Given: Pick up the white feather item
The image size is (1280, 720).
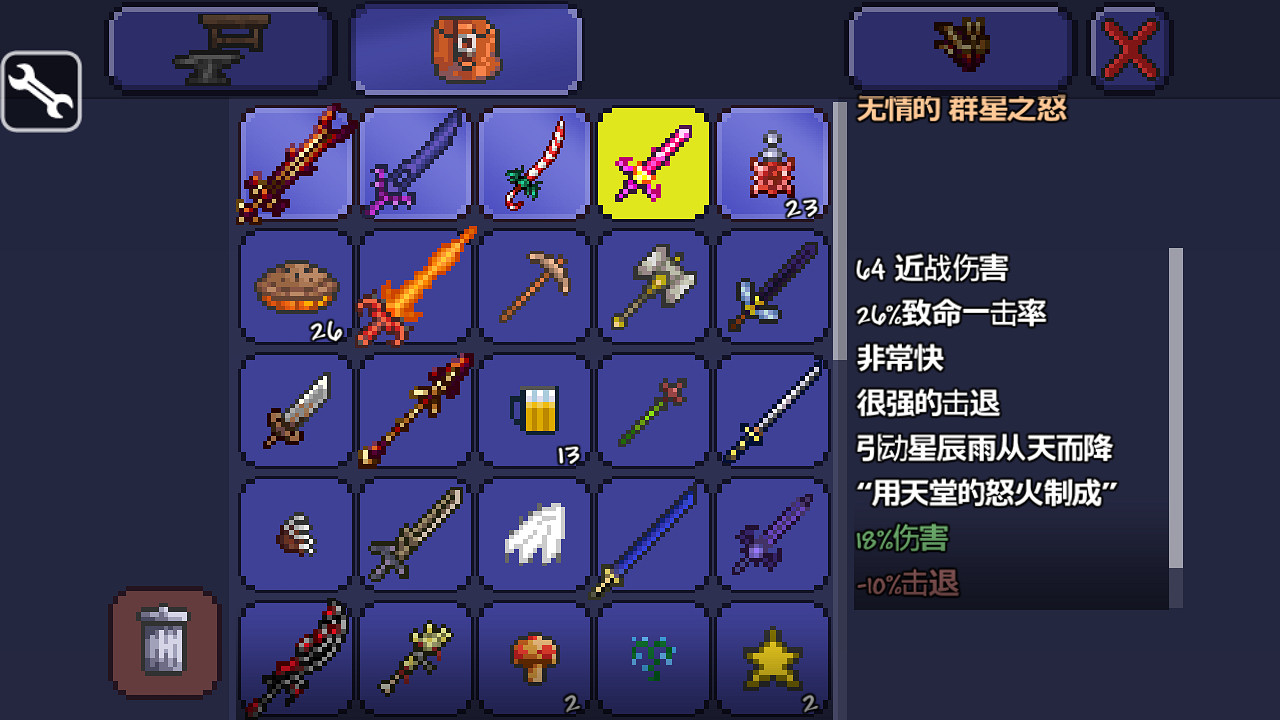Looking at the screenshot, I should point(534,533).
